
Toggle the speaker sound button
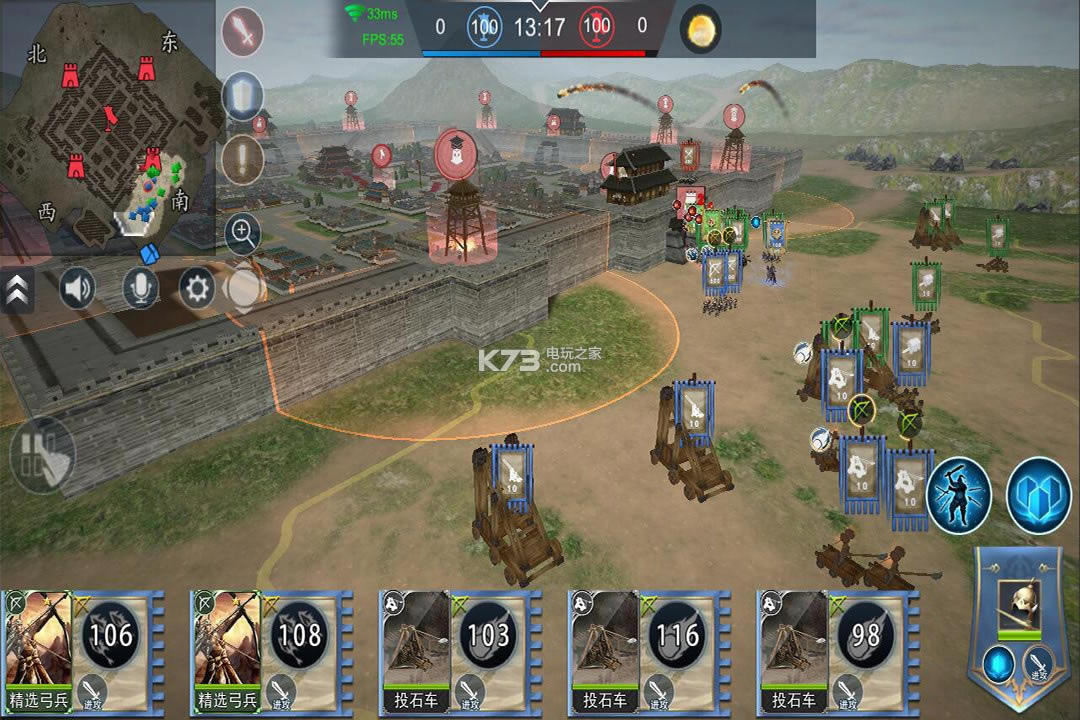[x=77, y=289]
